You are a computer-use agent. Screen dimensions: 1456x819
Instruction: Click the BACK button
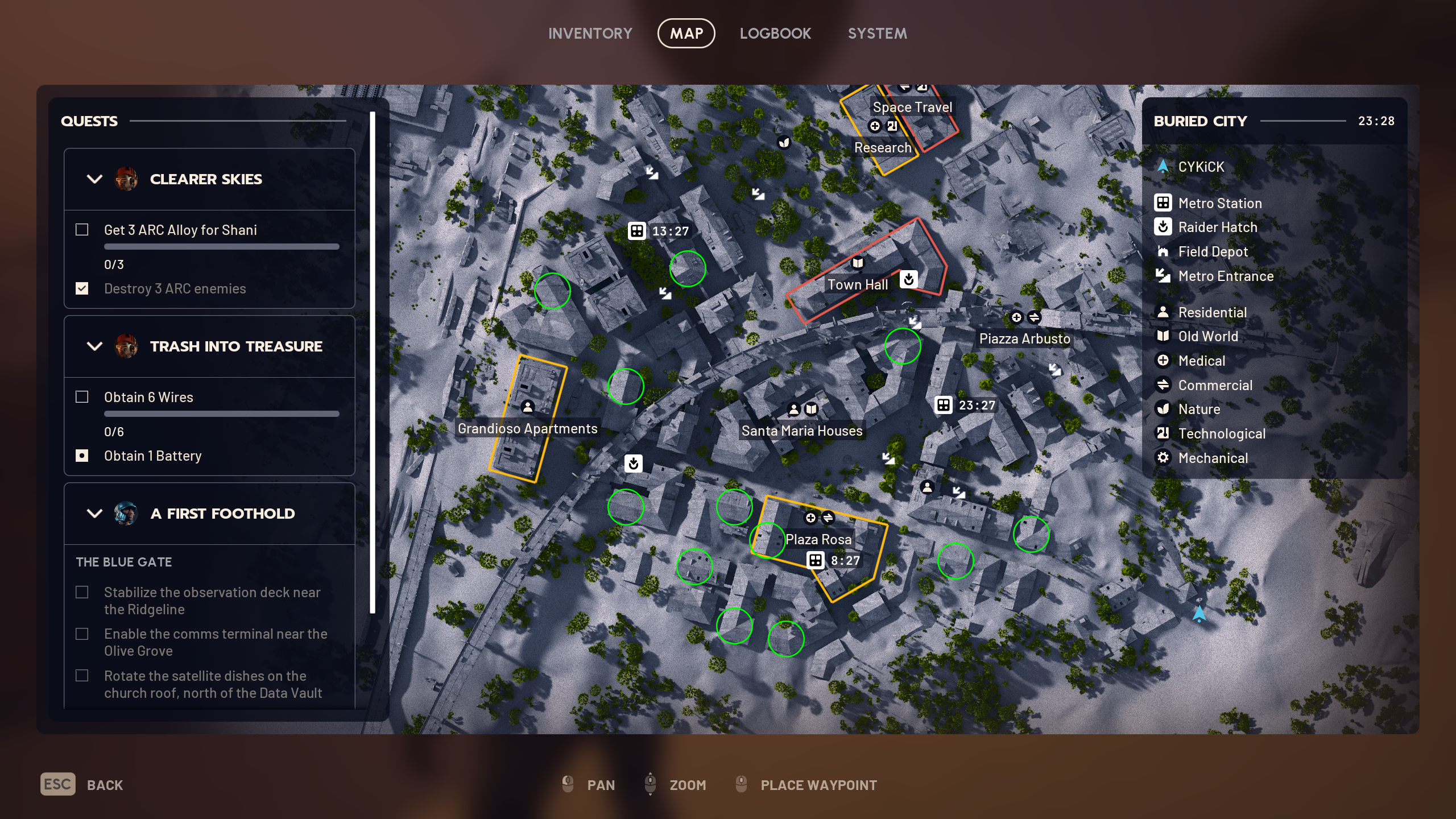coord(105,784)
